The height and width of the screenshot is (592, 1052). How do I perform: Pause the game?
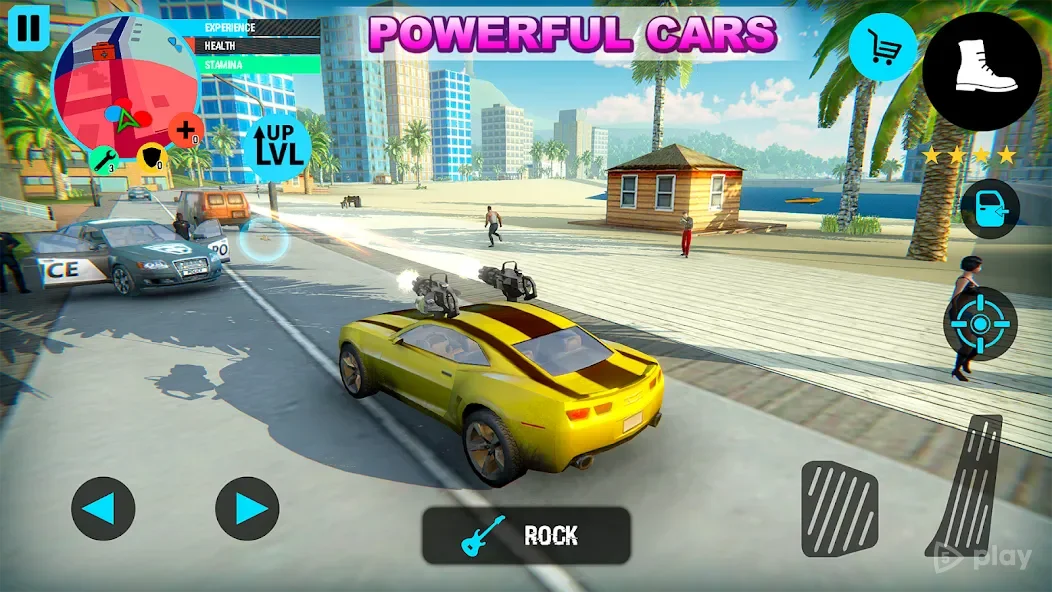pyautogui.click(x=29, y=27)
